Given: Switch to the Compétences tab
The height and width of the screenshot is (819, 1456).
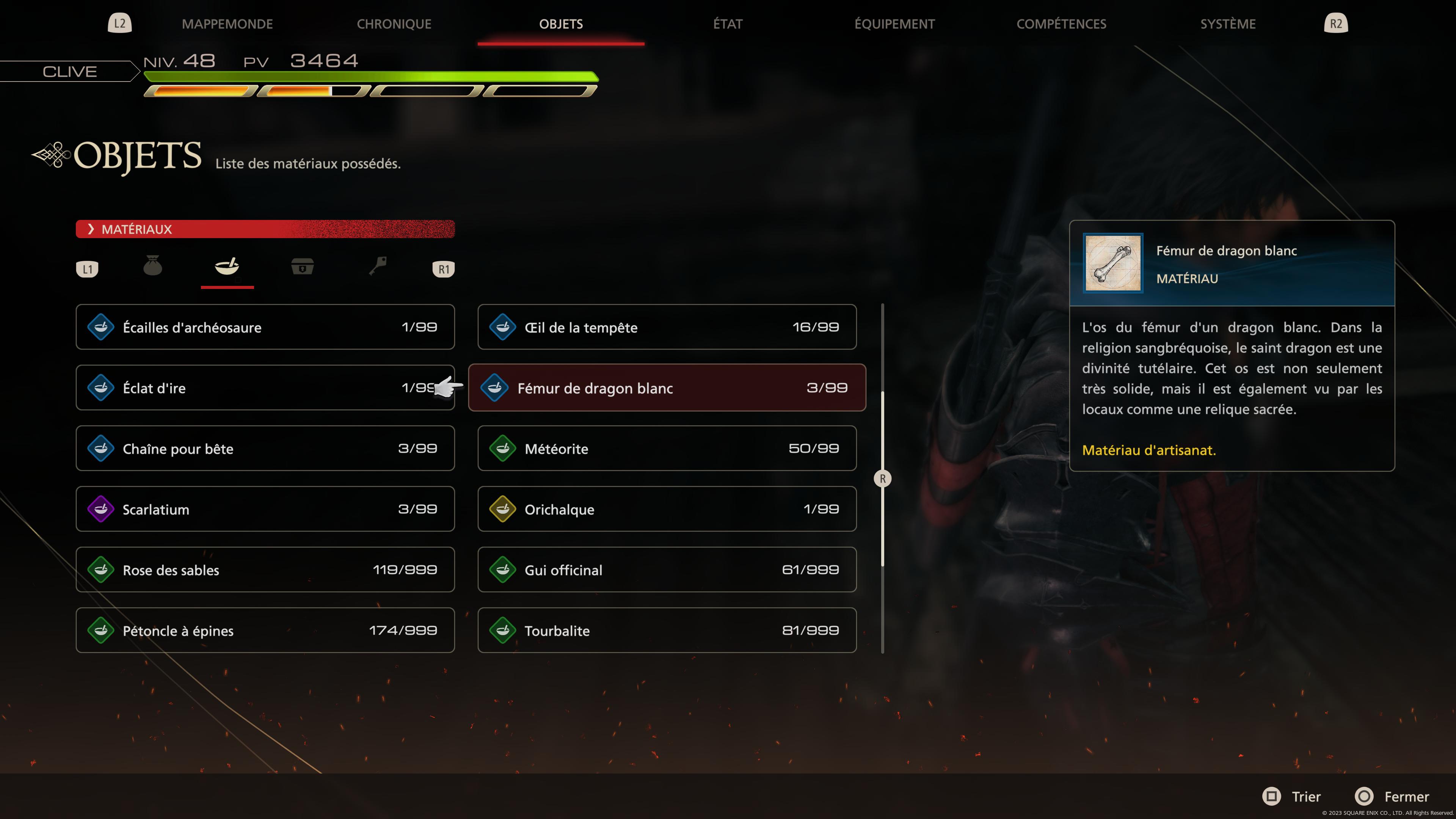Looking at the screenshot, I should pos(1061,24).
